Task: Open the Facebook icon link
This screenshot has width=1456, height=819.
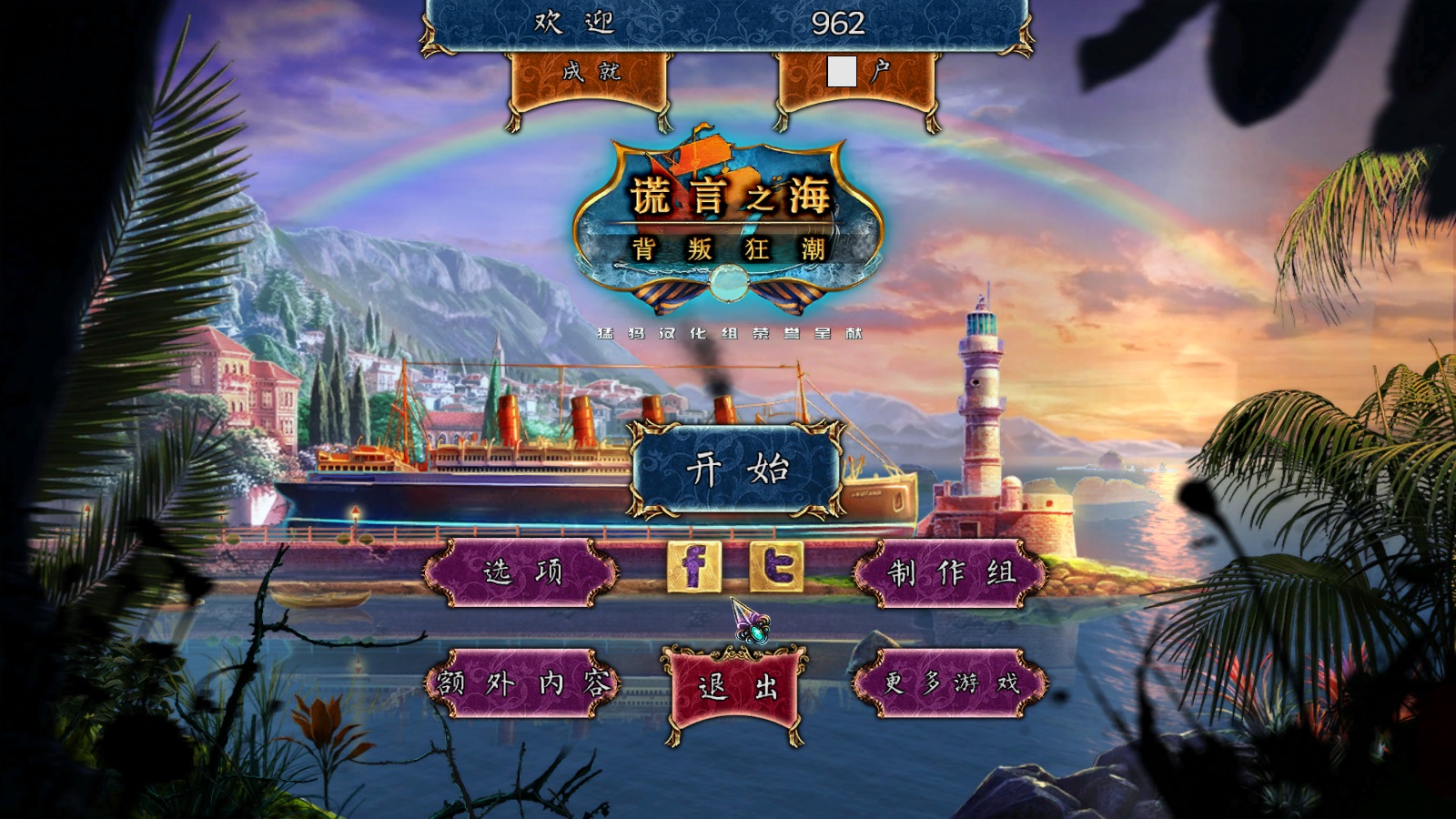Action: 693,566
